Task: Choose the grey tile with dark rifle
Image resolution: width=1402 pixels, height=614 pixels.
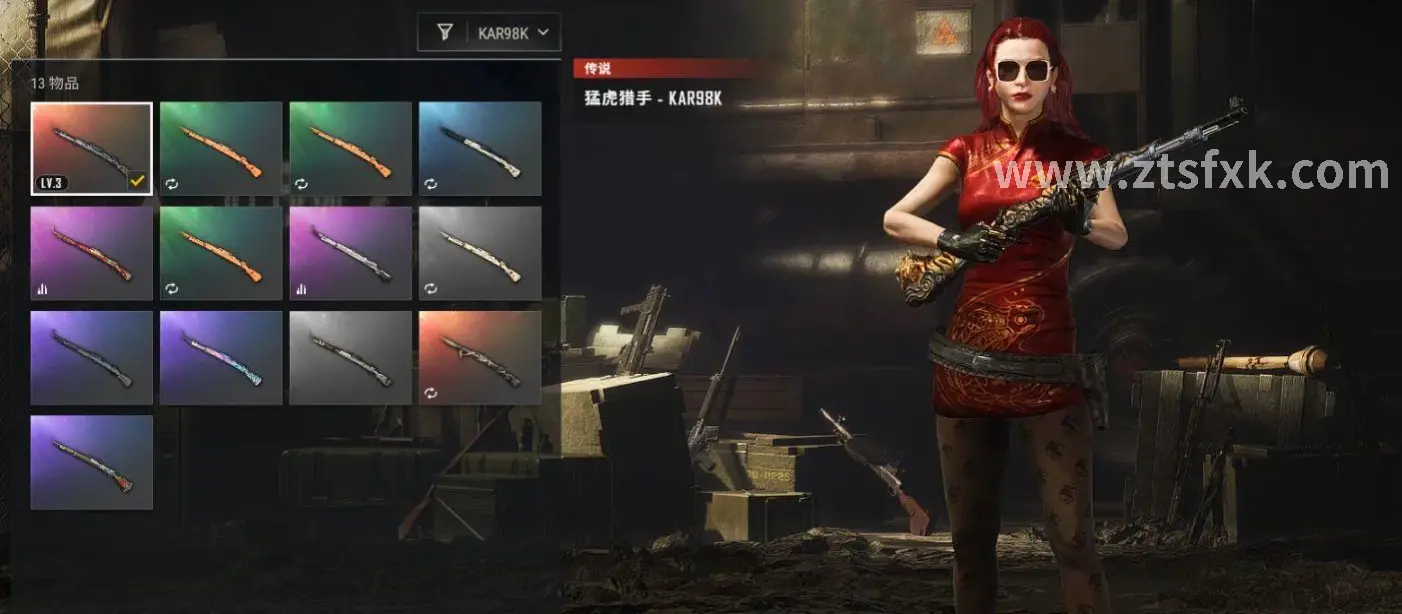Action: [351, 357]
